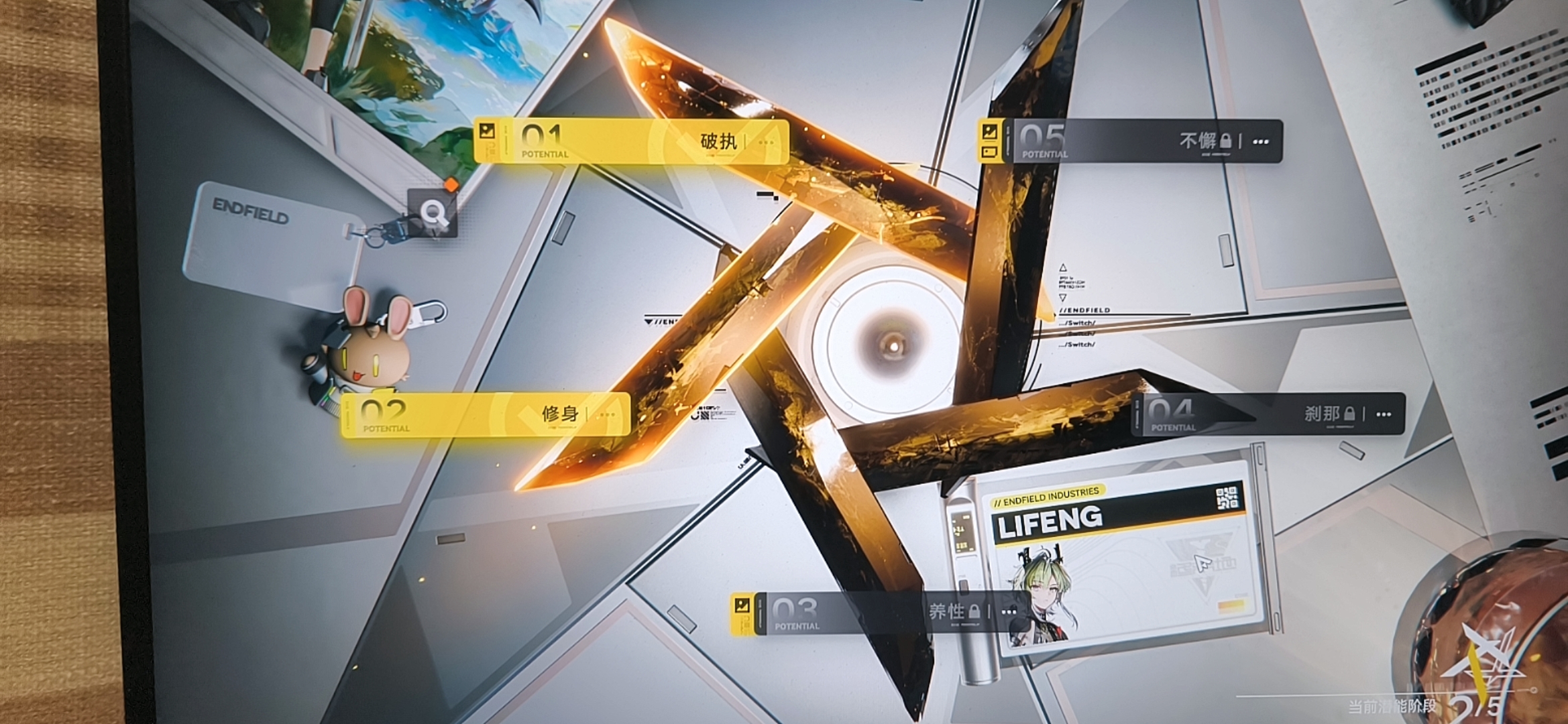Expand the ellipsis on Potential 01
The height and width of the screenshot is (724, 1568).
[766, 143]
